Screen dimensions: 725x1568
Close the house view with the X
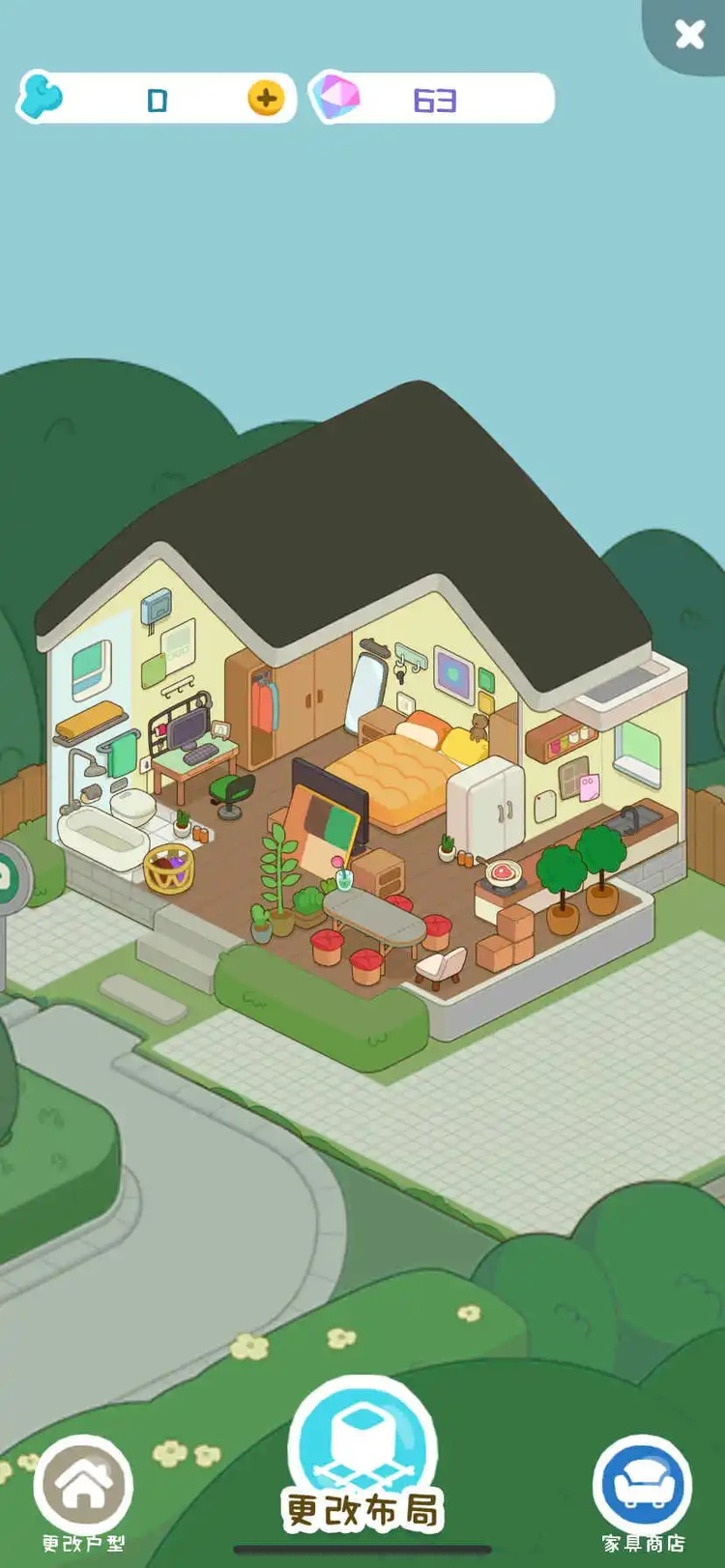689,35
